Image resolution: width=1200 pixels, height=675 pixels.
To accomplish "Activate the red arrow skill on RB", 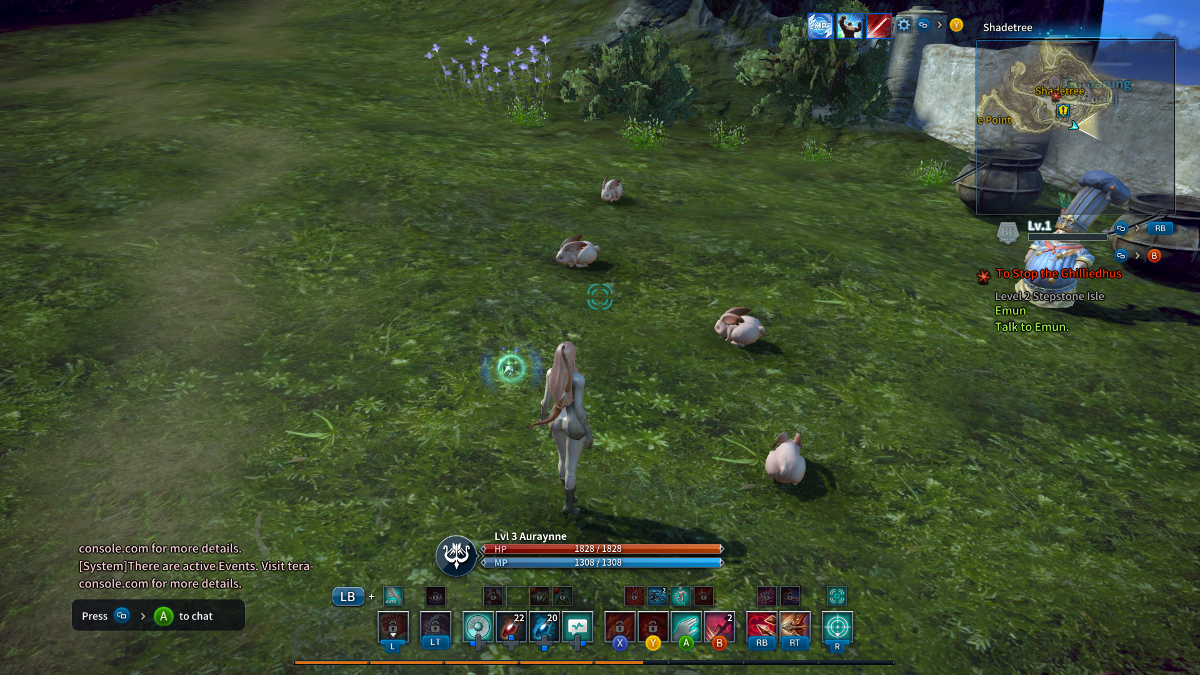I will tap(762, 627).
